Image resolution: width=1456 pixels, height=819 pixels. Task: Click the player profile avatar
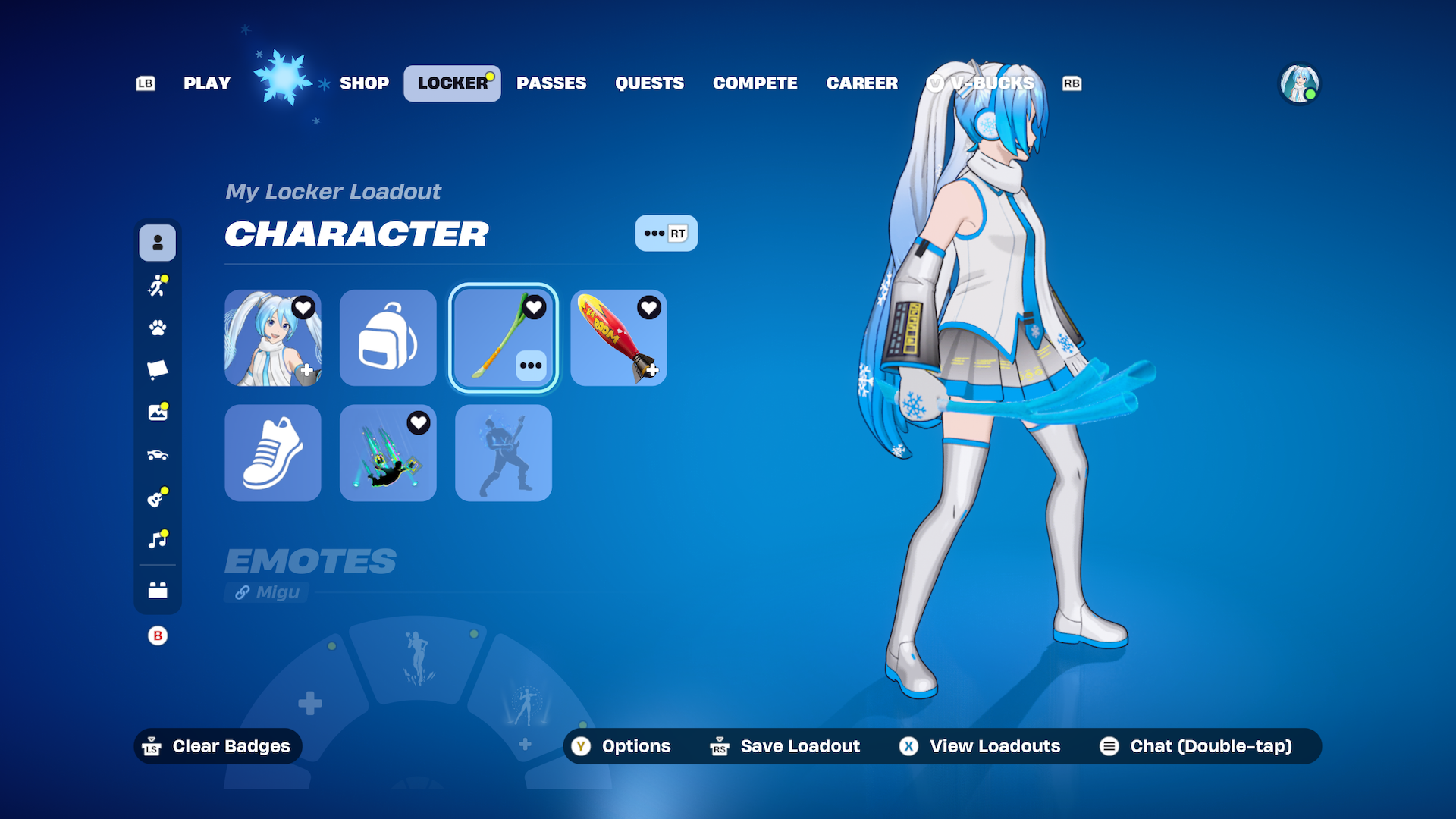tap(1299, 83)
